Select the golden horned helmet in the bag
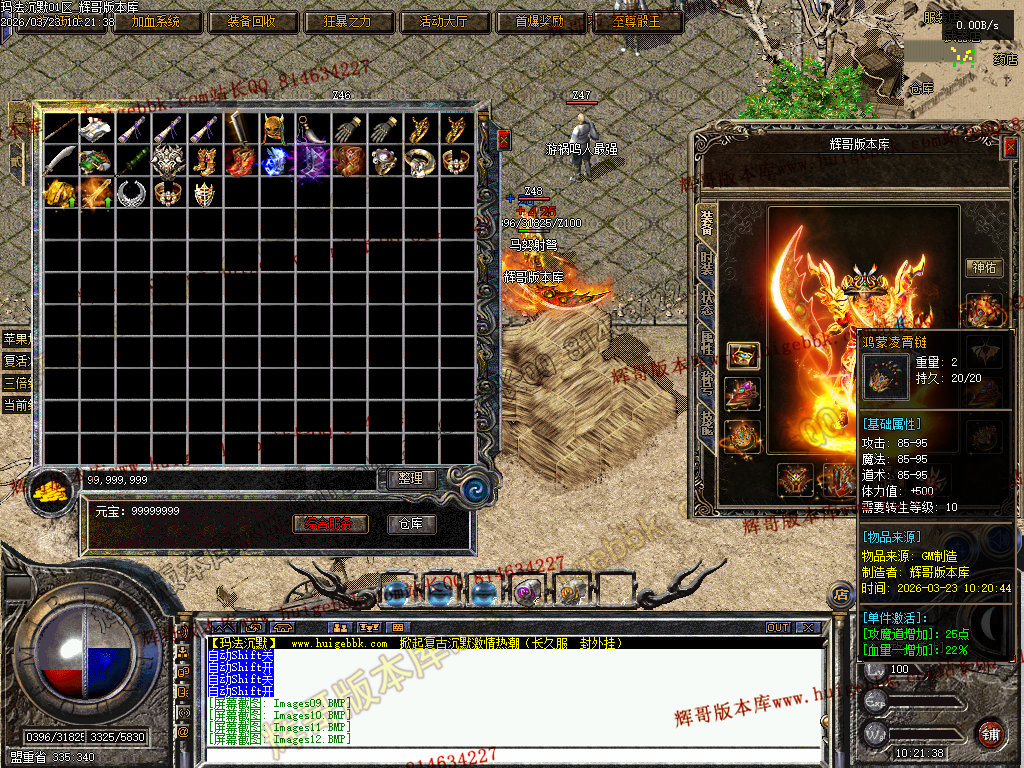1024x768 pixels. [275, 128]
